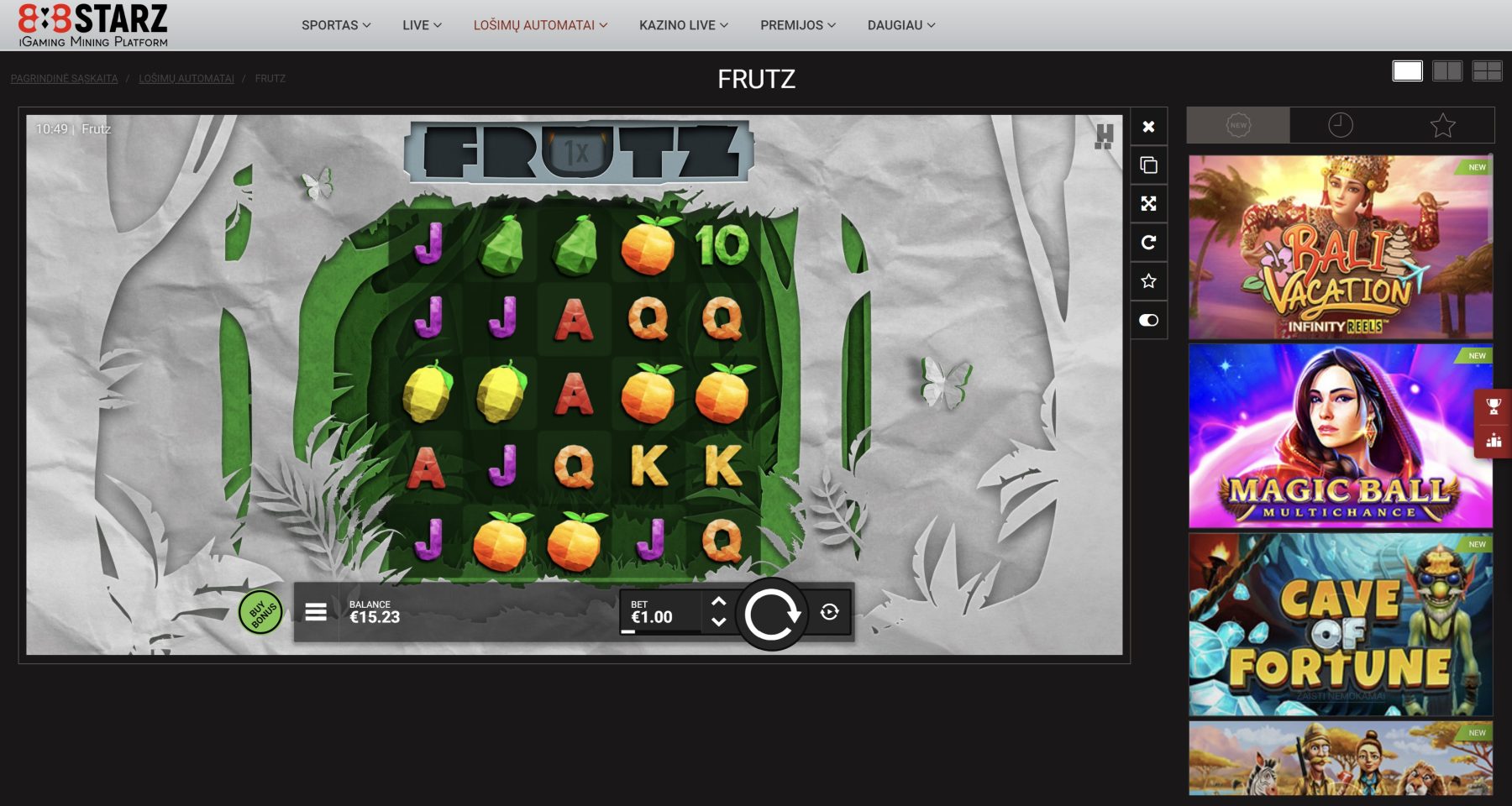Screen dimensions: 1512x806
Task: Decrease the bet amount
Action: pos(718,622)
